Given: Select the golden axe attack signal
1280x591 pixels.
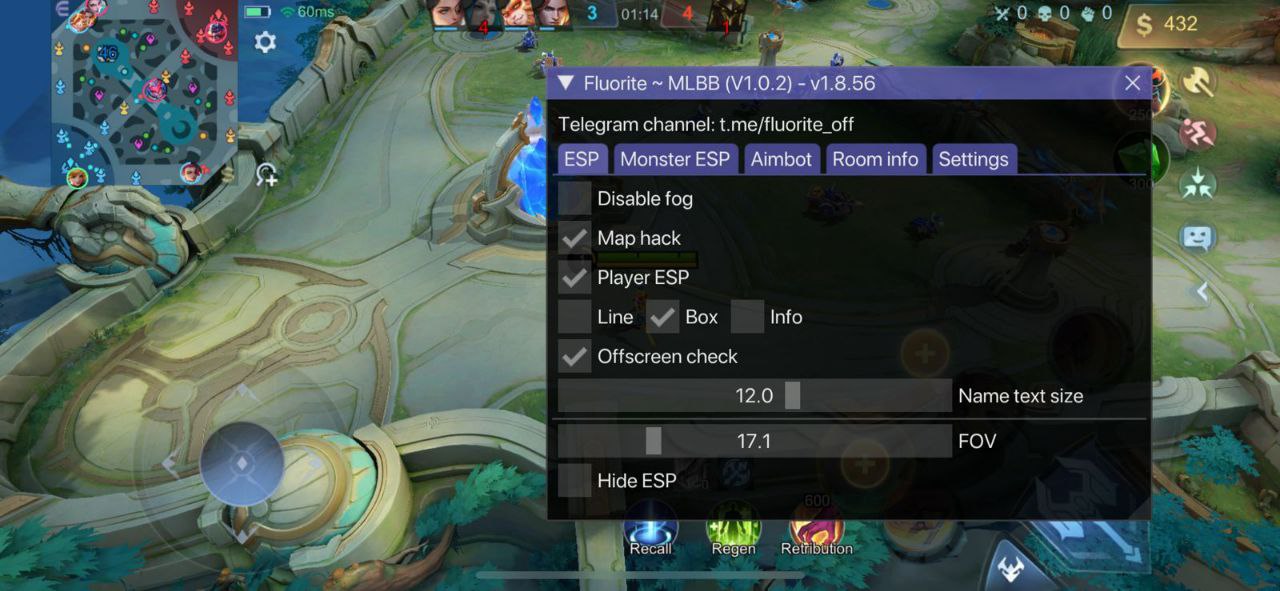Looking at the screenshot, I should pyautogui.click(x=1197, y=81).
